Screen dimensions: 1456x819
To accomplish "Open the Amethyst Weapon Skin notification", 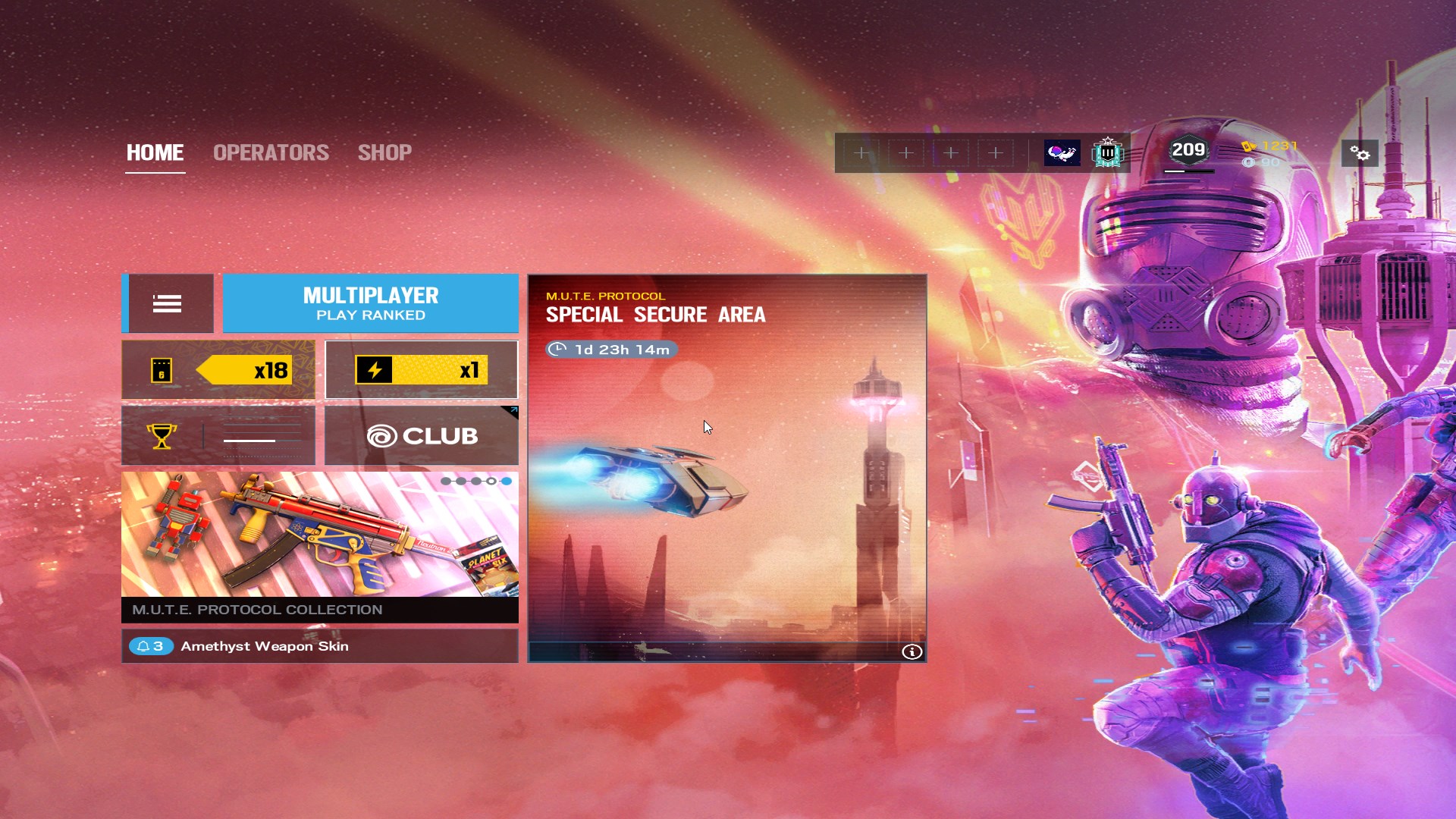I will click(x=319, y=646).
